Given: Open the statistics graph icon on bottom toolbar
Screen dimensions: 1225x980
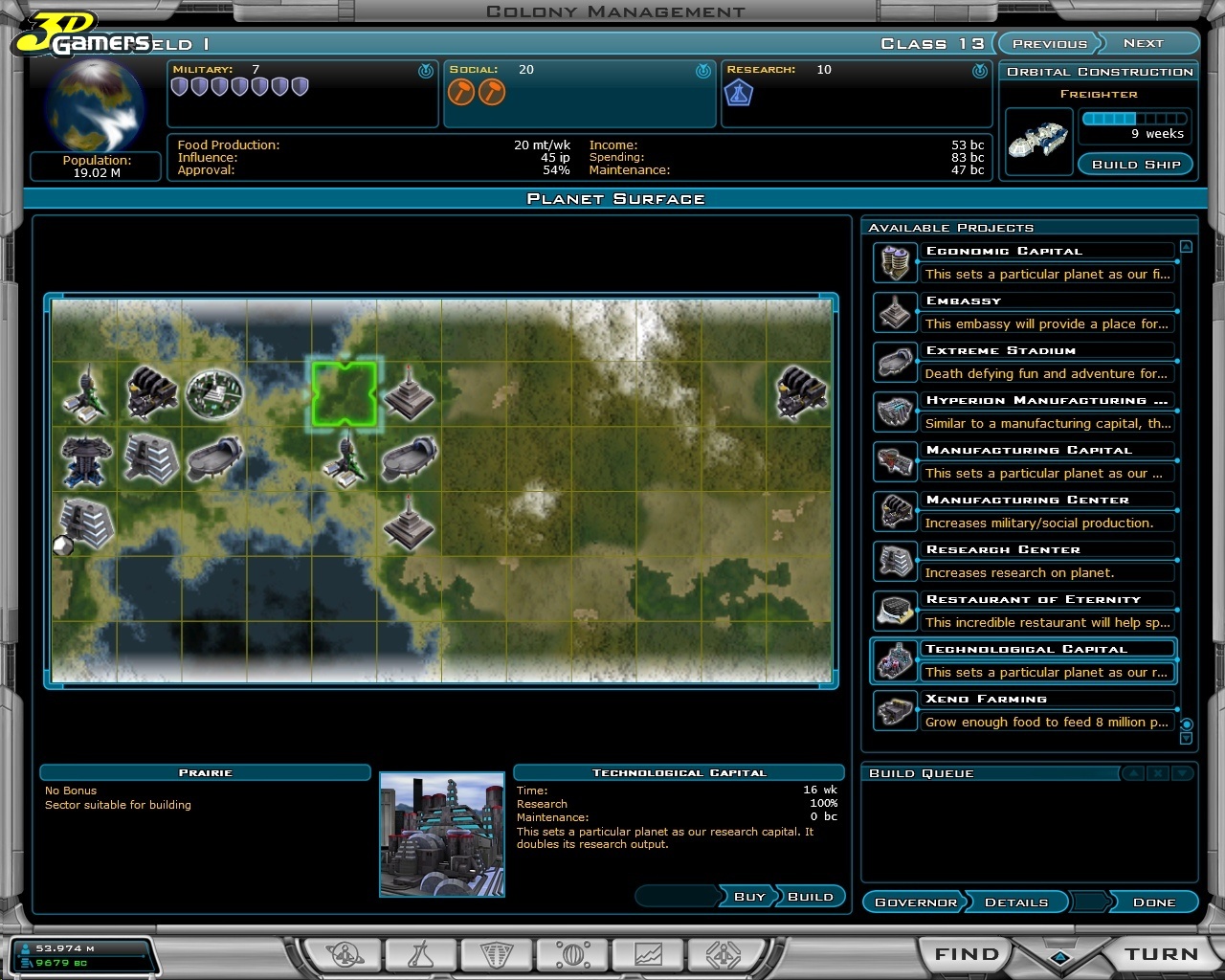Looking at the screenshot, I should pos(648,953).
